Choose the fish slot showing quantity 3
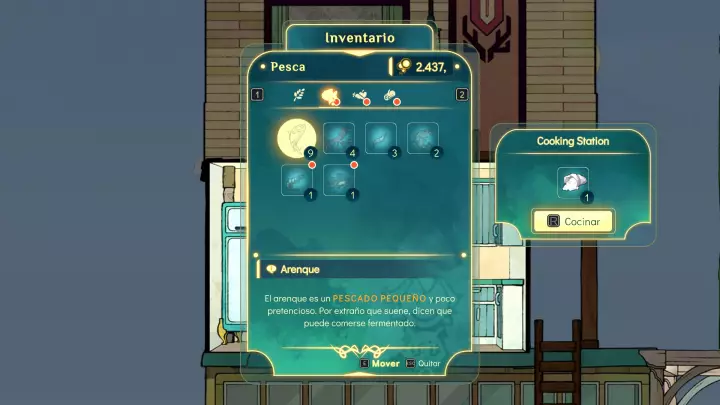 tap(381, 138)
